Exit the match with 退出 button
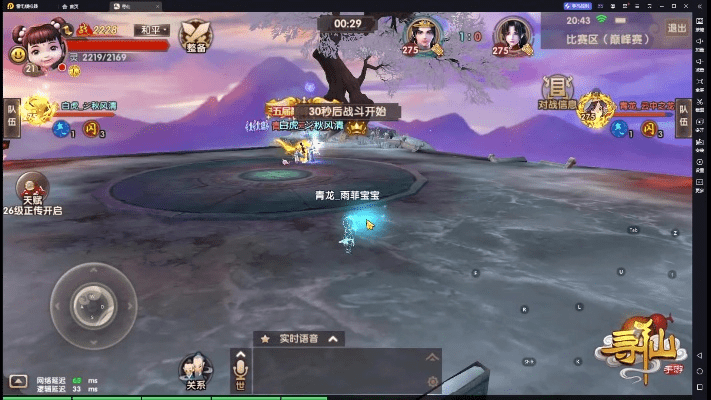The height and width of the screenshot is (400, 711). pos(677,29)
